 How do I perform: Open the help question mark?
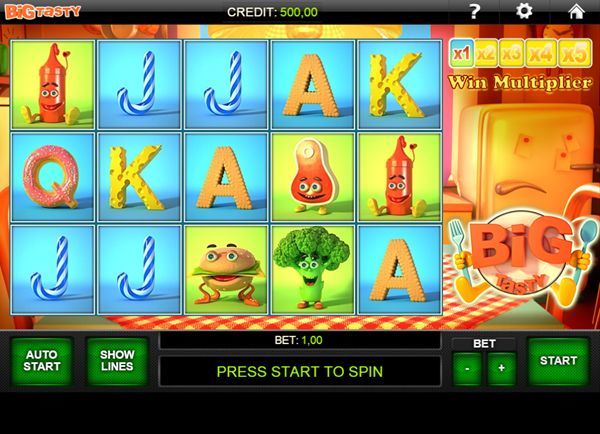click(475, 11)
